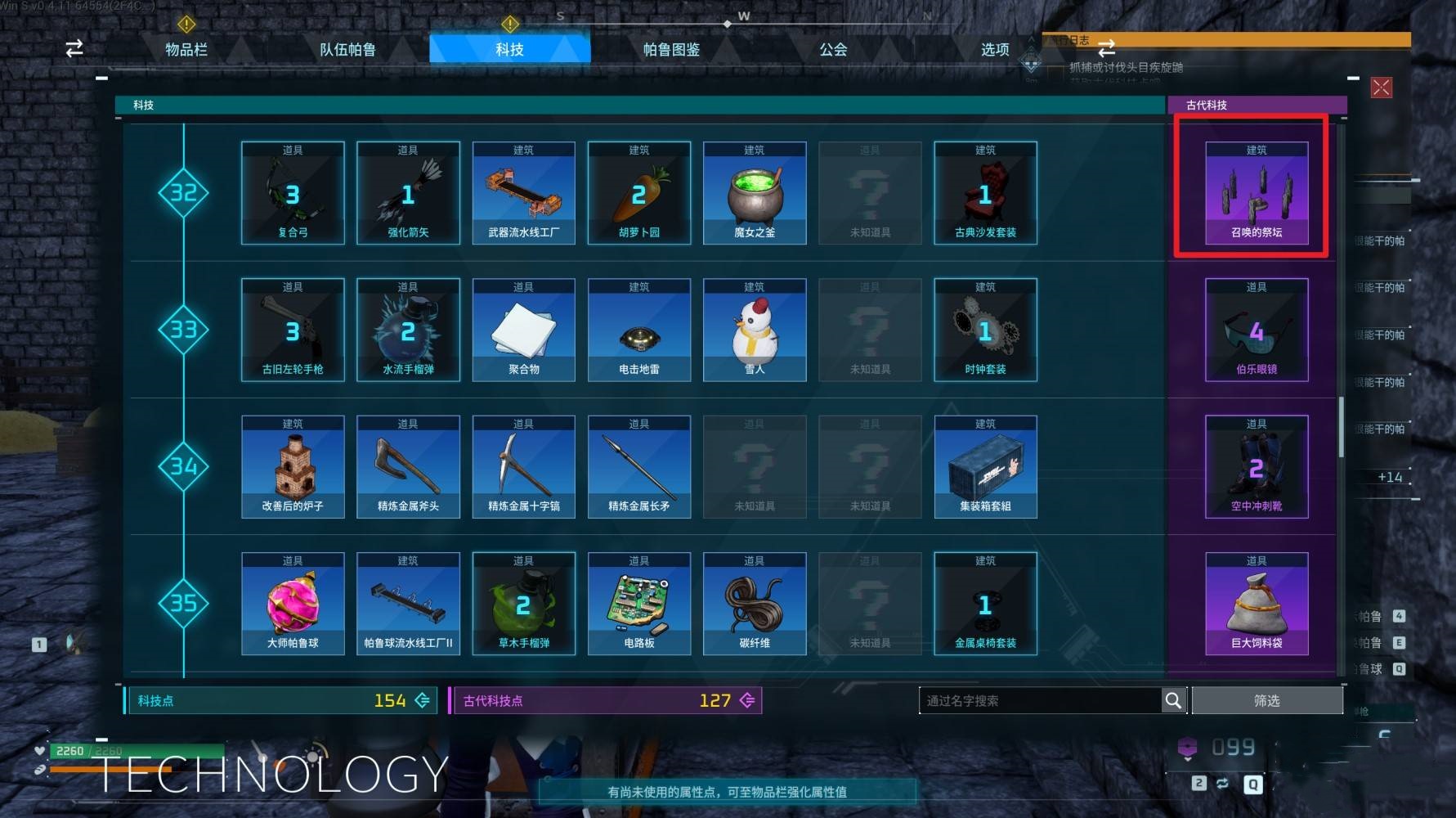
Task: Select the 古旧左轮手枪 technology
Action: tap(293, 330)
